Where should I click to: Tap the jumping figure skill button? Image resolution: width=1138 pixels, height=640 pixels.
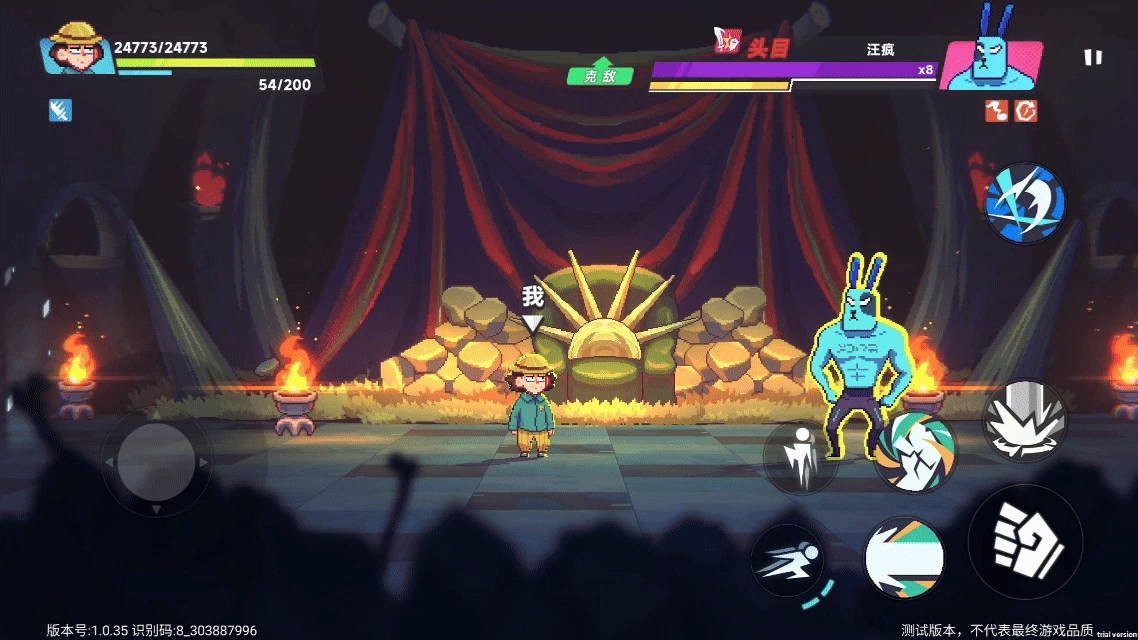point(801,456)
